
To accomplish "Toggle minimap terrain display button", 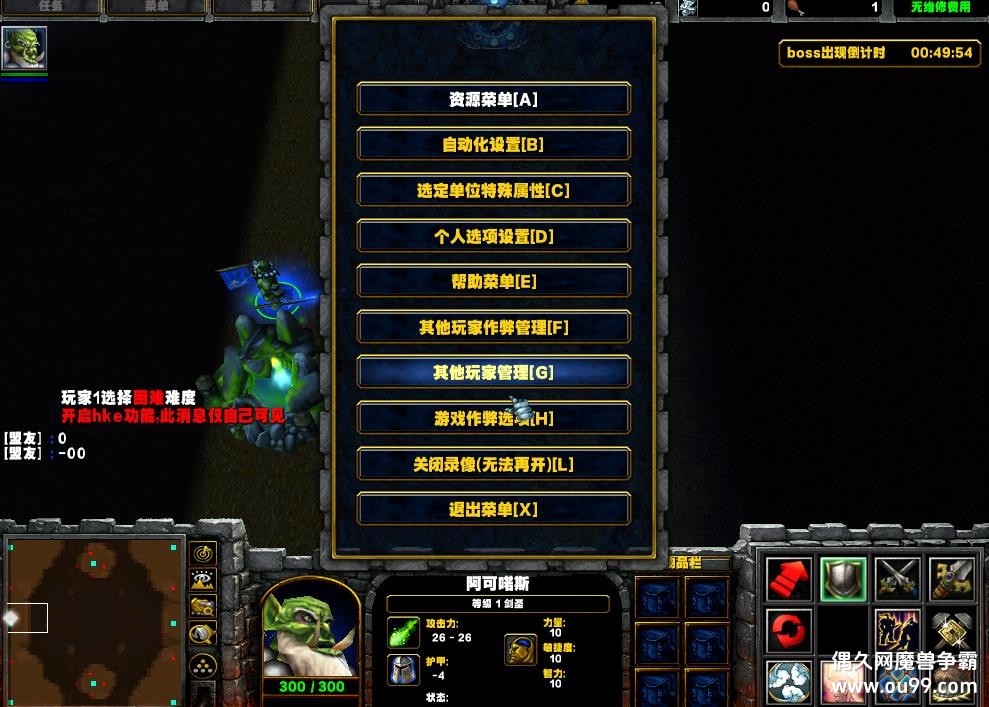I will (x=203, y=580).
